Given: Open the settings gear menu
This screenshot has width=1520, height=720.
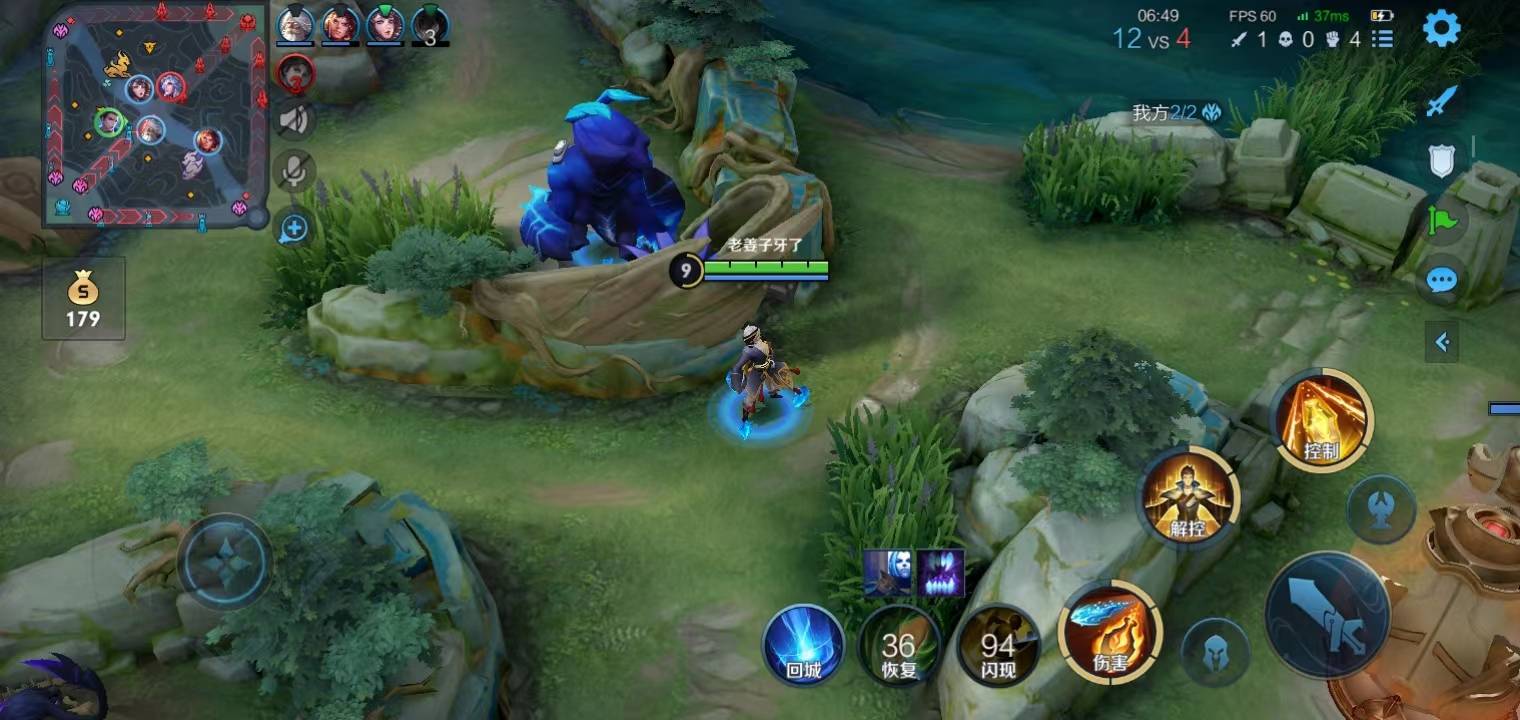Looking at the screenshot, I should pos(1441,29).
